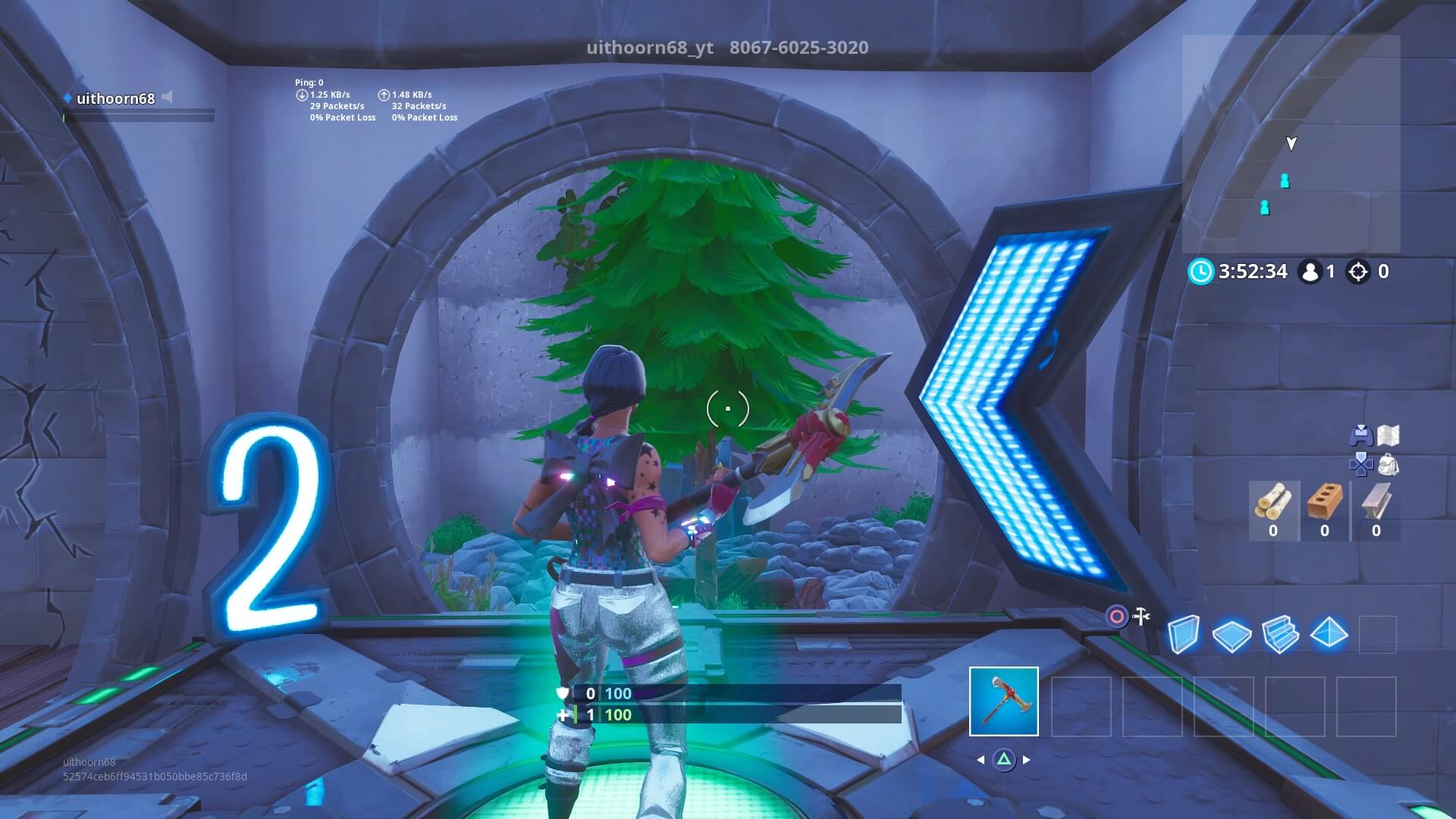Open the backpack inventory icon

point(1389,466)
